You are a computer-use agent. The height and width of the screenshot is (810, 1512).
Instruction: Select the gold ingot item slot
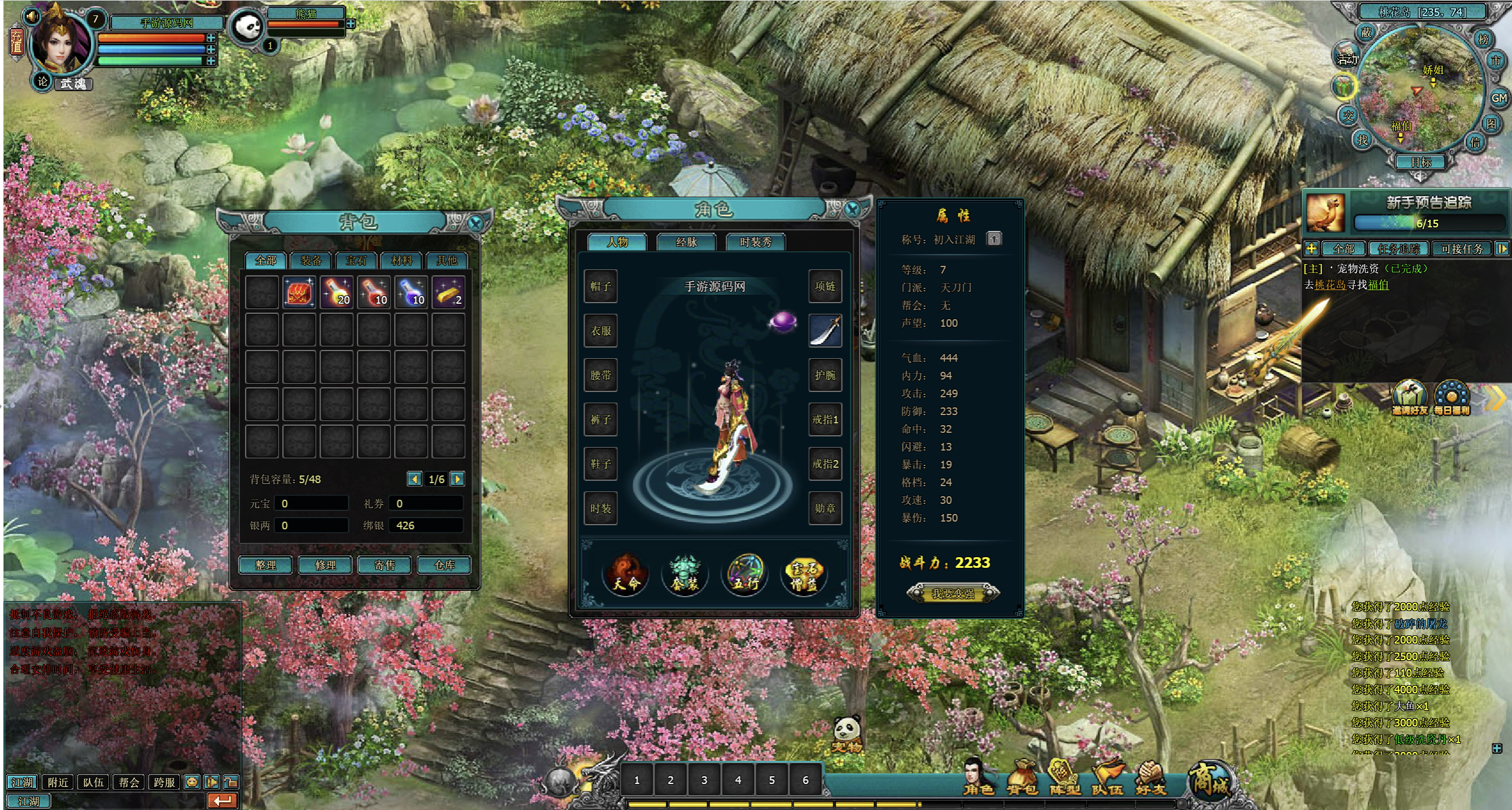point(448,292)
